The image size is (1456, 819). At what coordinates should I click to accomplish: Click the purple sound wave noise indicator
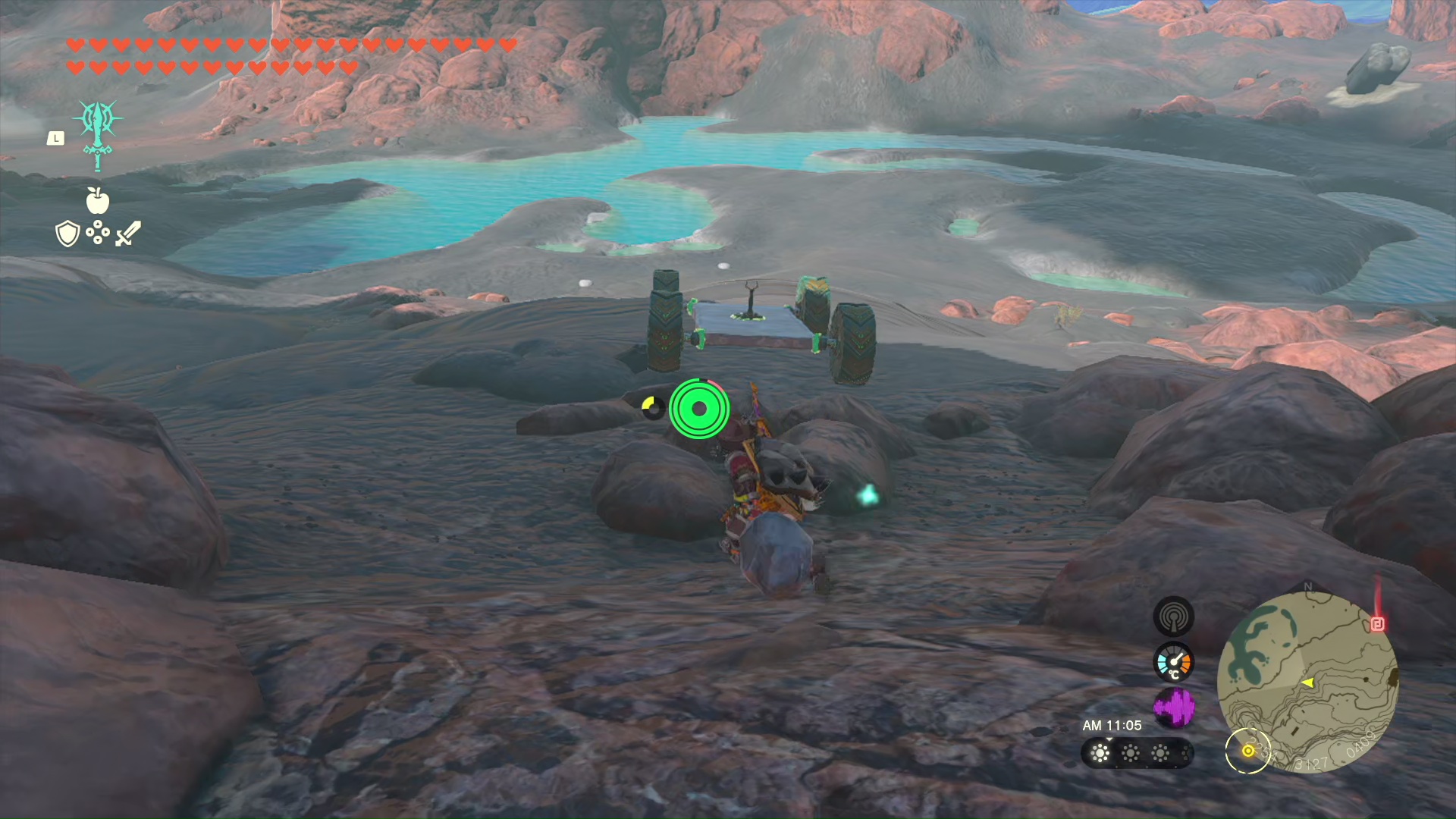point(1173,708)
